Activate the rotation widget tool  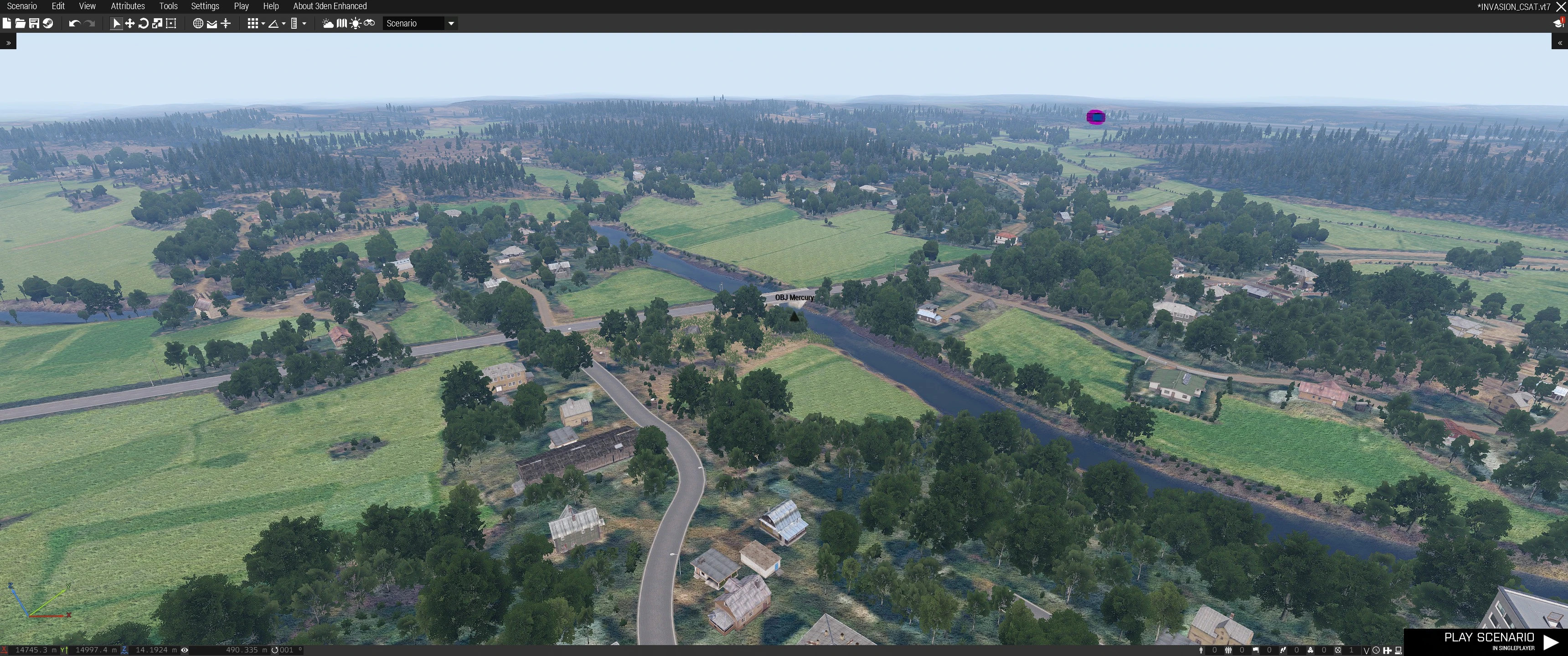(144, 23)
